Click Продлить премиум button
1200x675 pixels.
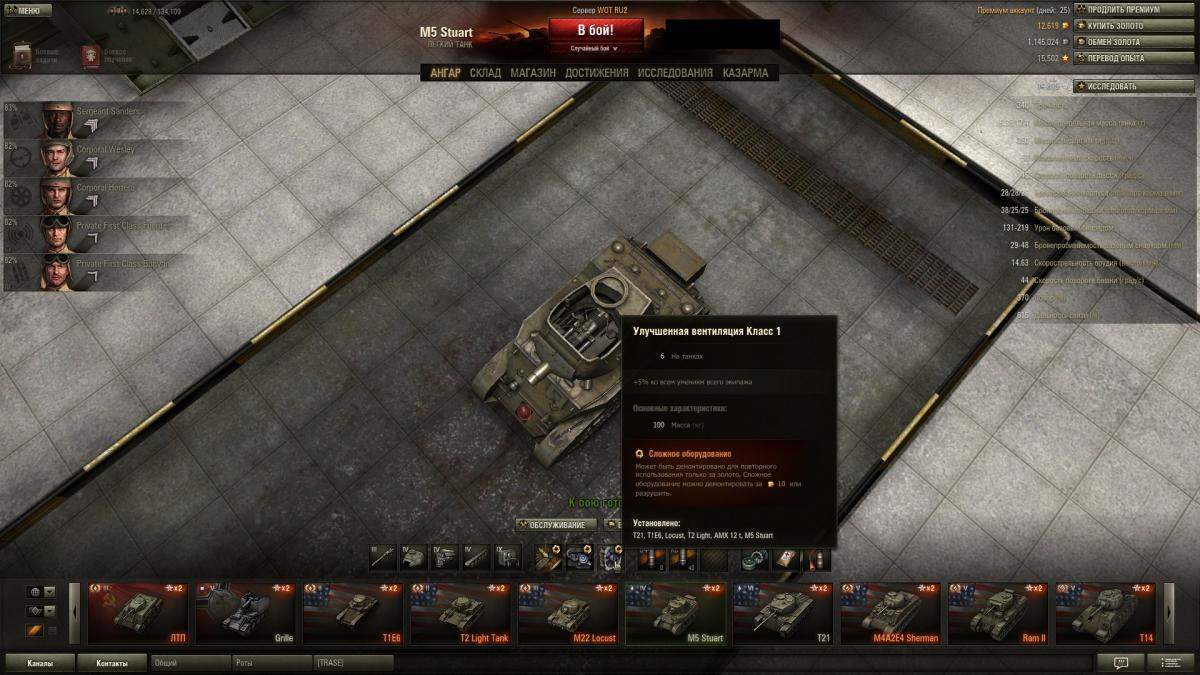pos(1119,10)
